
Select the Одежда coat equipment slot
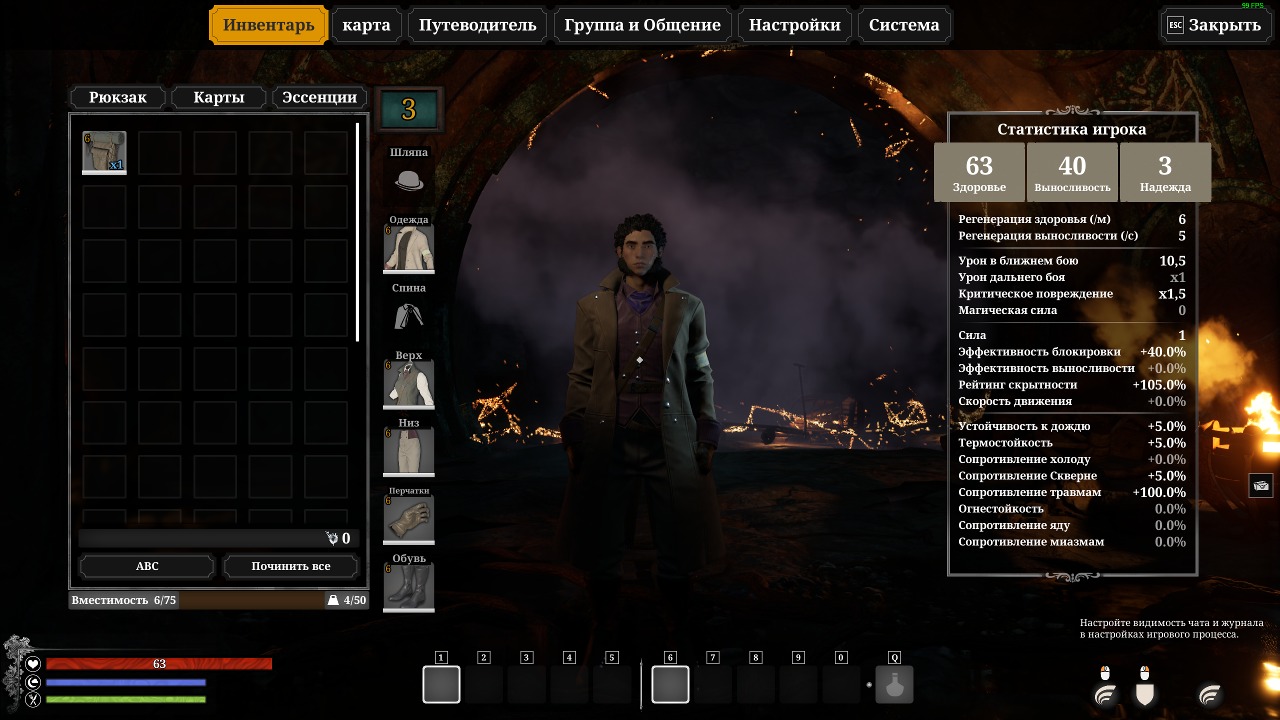click(x=409, y=249)
